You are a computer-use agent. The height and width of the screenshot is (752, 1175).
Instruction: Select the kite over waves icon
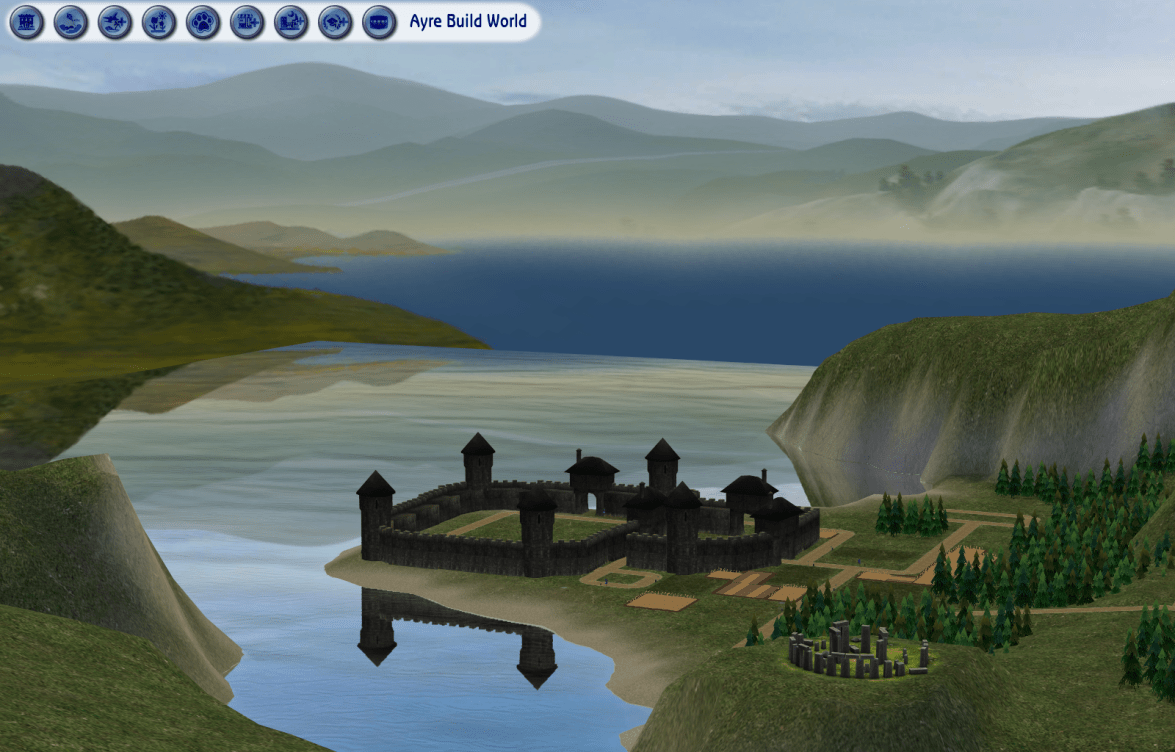coord(71,21)
